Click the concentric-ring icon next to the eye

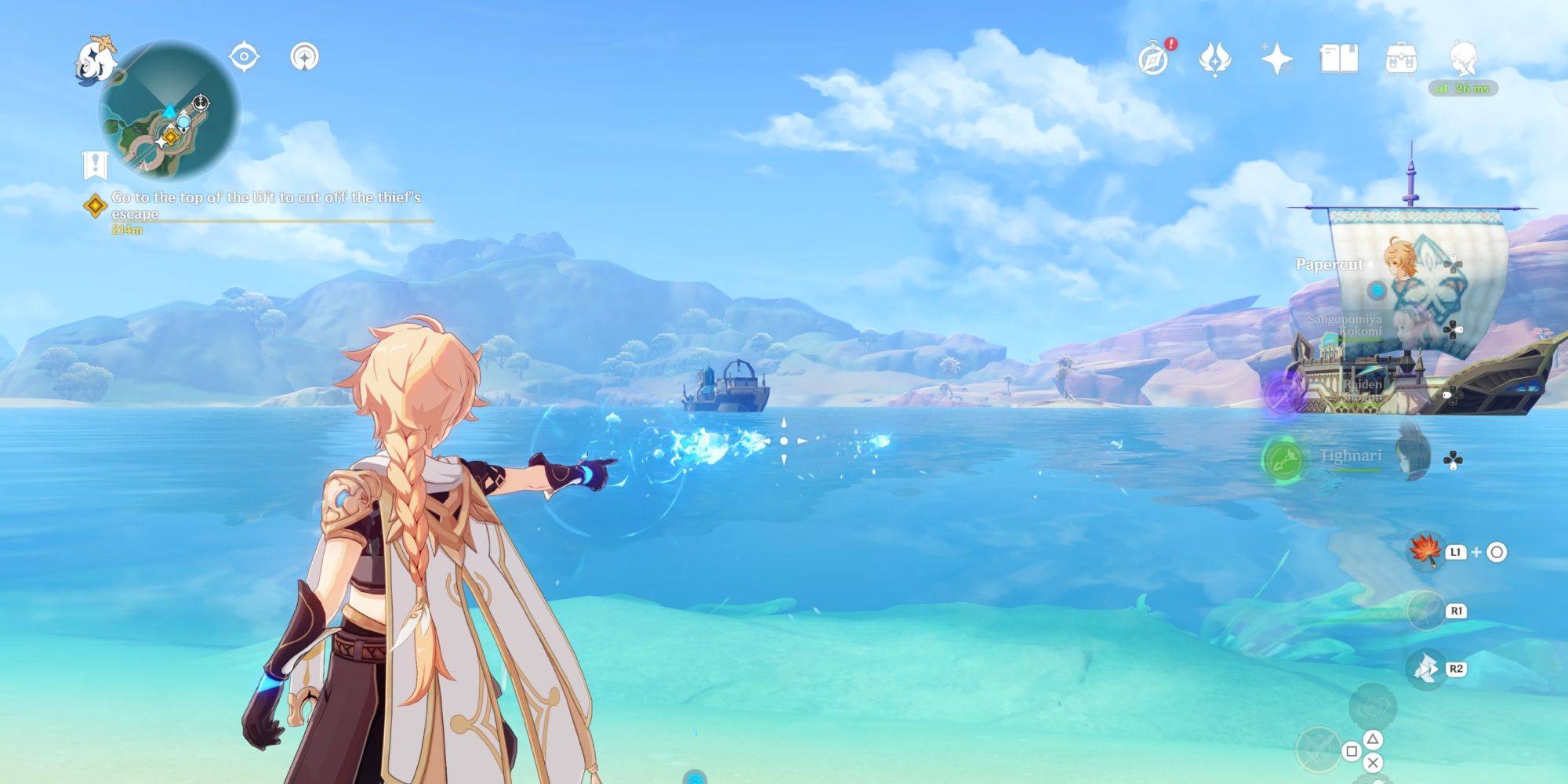[x=304, y=57]
